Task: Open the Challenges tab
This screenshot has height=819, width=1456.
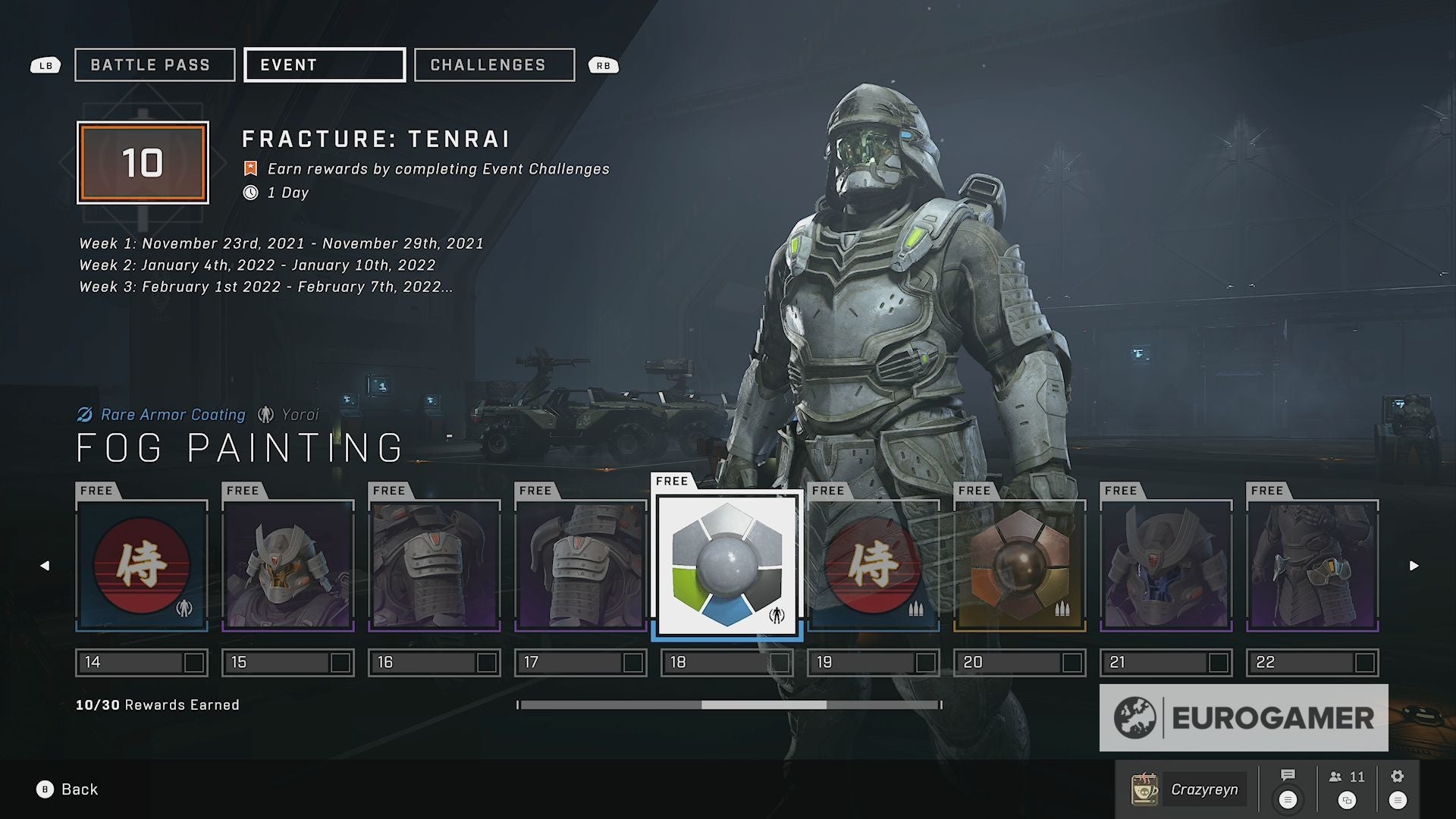Action: point(494,65)
